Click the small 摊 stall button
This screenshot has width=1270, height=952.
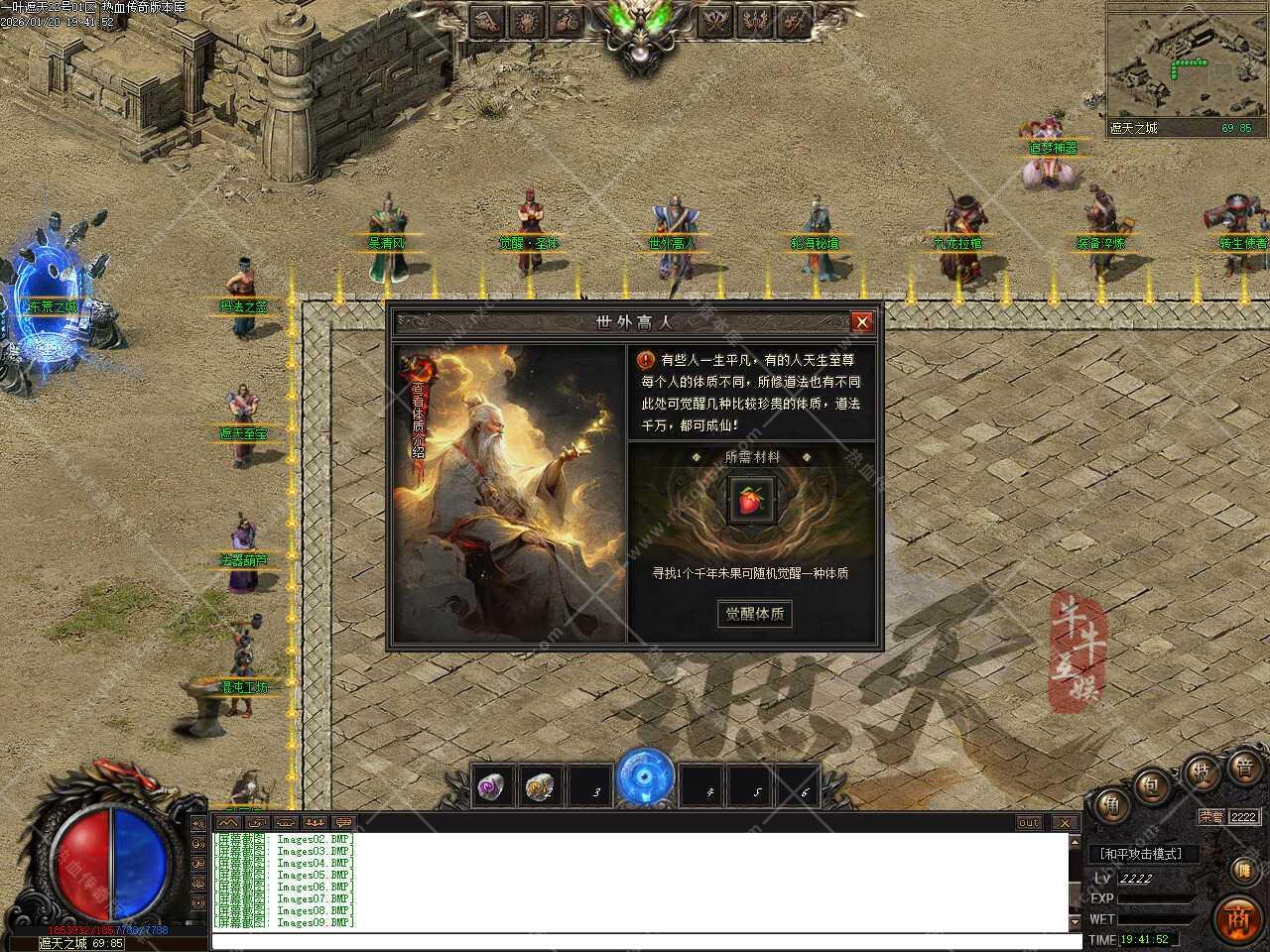[1243, 870]
